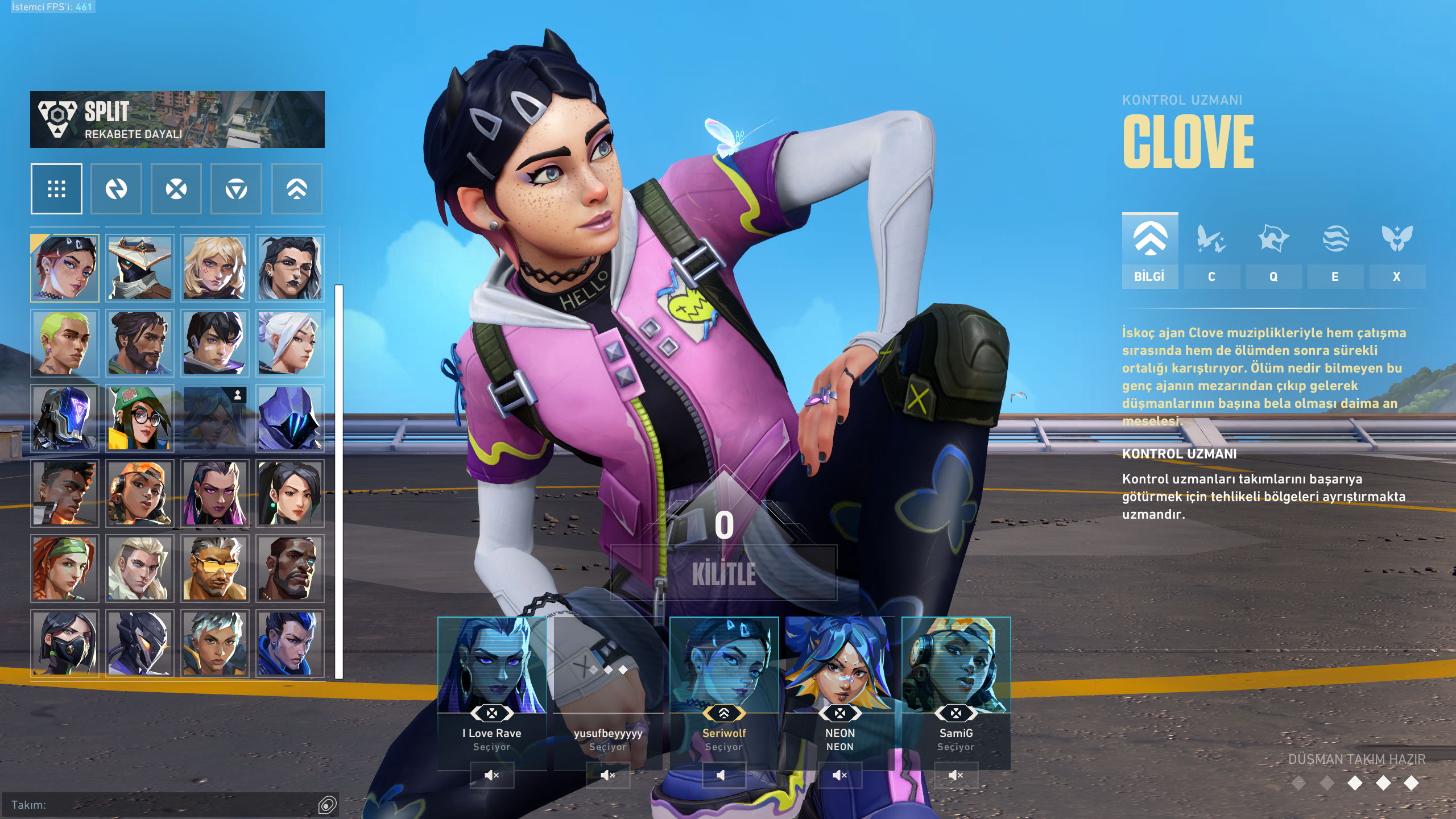Choose Sage from the agent list
1456x819 pixels.
click(x=290, y=494)
